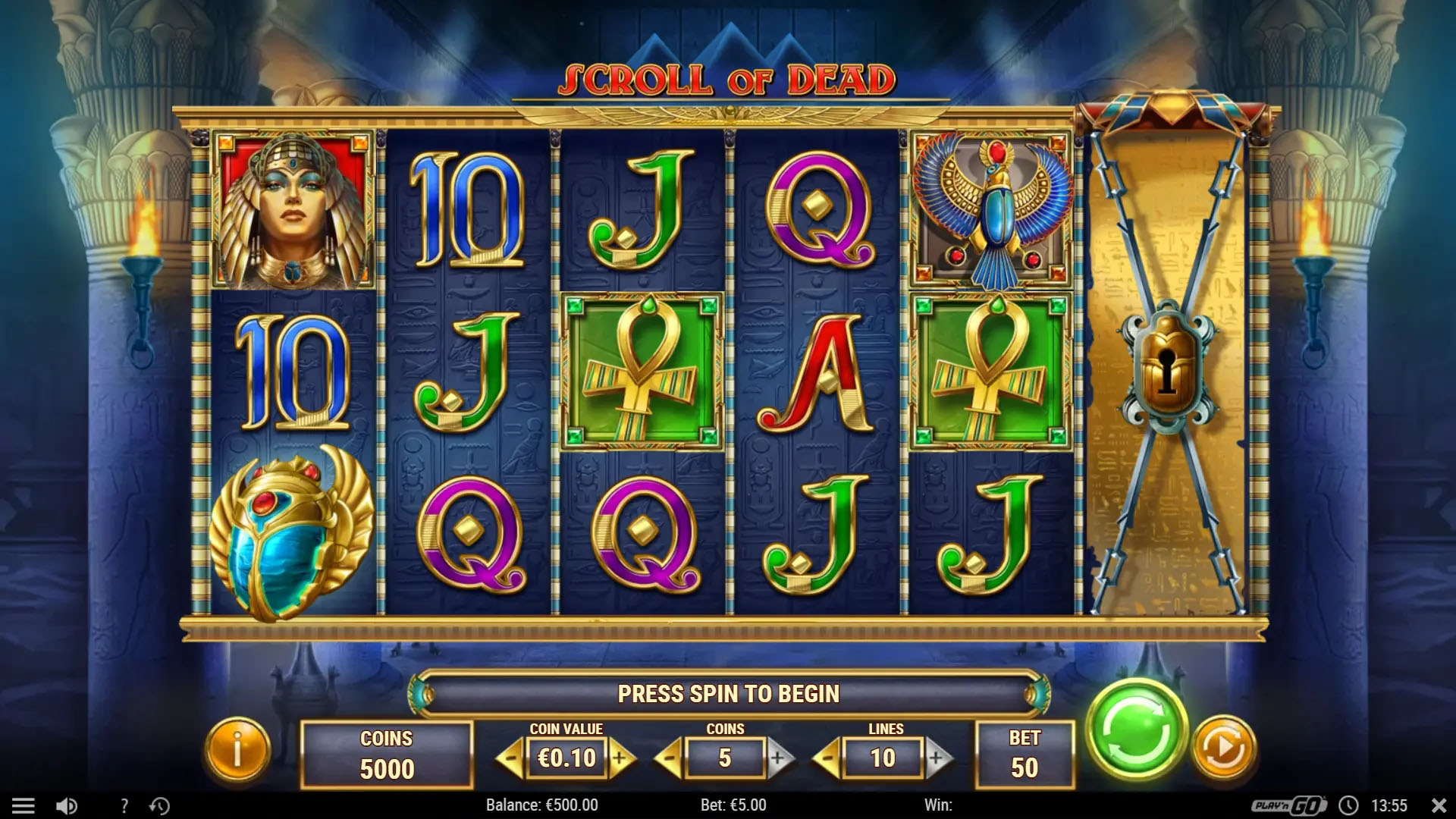
Task: Open the paytable info button
Action: click(237, 750)
